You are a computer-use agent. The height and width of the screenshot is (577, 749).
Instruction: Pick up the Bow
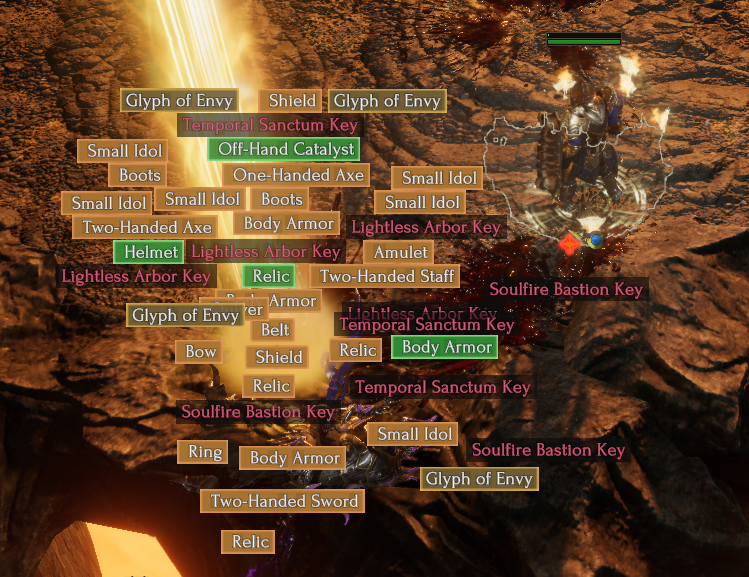pyautogui.click(x=201, y=352)
